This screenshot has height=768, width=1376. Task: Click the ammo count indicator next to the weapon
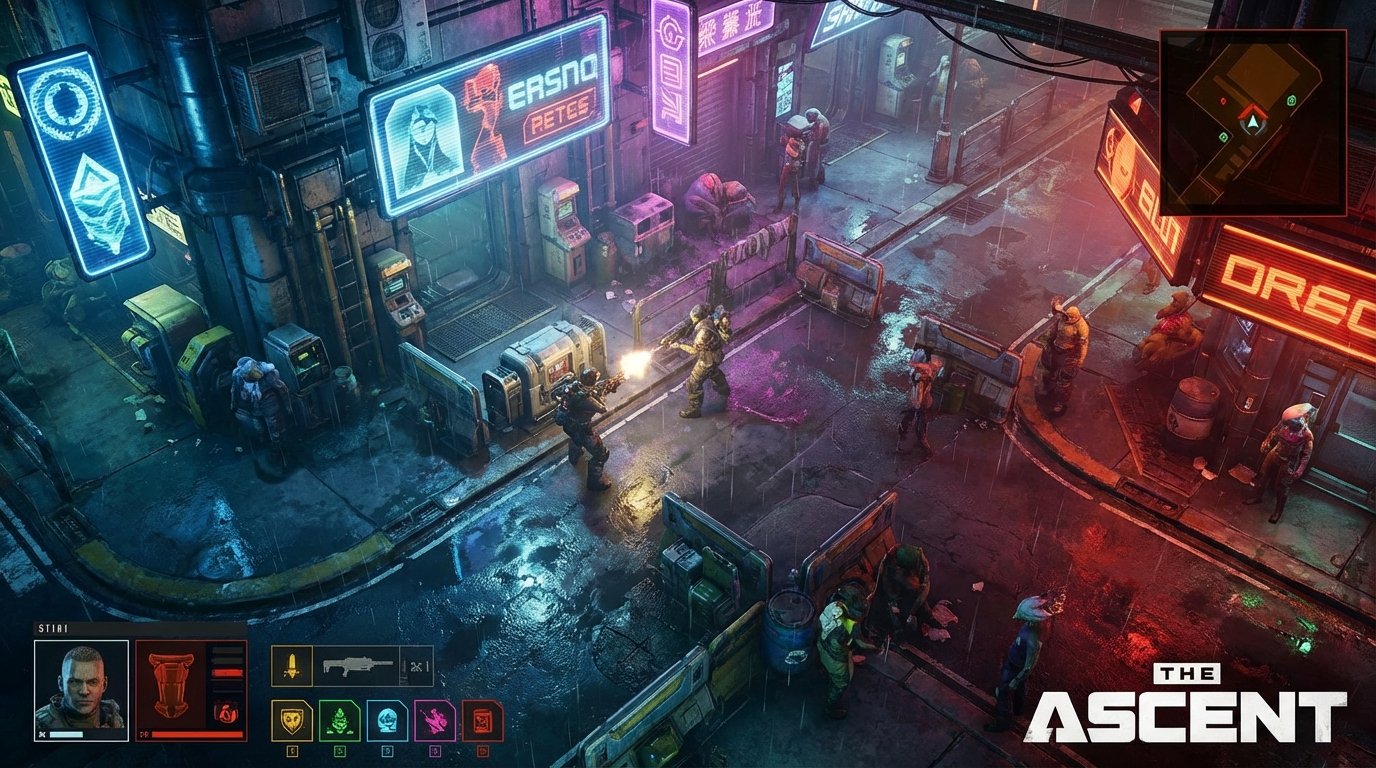click(x=418, y=665)
